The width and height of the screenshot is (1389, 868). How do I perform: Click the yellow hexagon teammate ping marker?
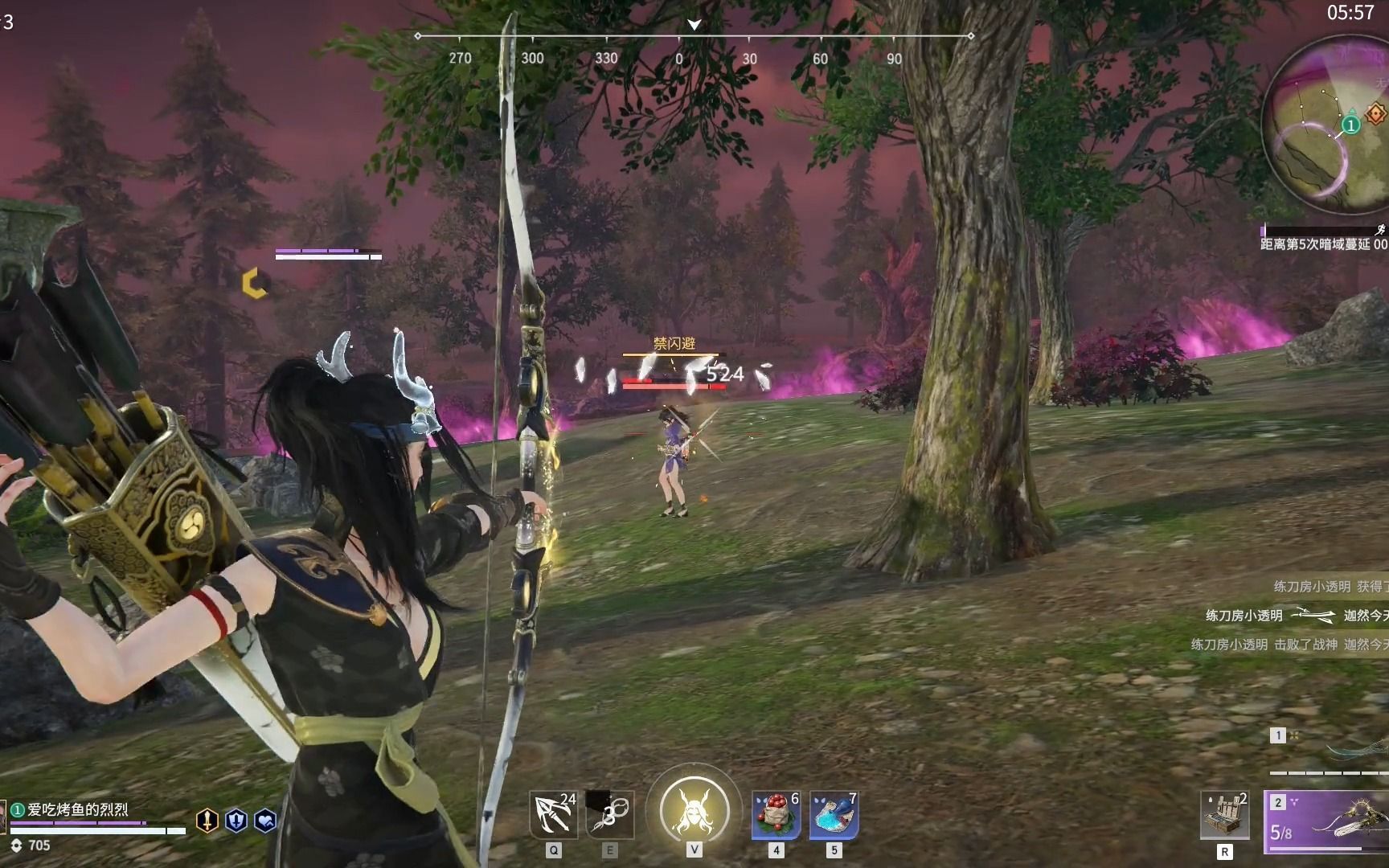pyautogui.click(x=255, y=283)
